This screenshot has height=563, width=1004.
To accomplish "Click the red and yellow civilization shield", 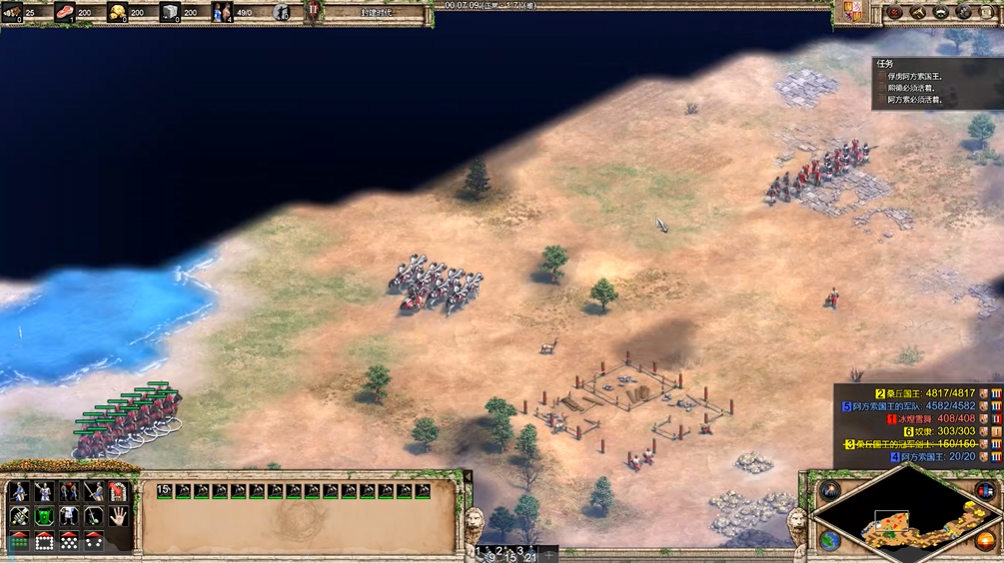I will (x=849, y=12).
